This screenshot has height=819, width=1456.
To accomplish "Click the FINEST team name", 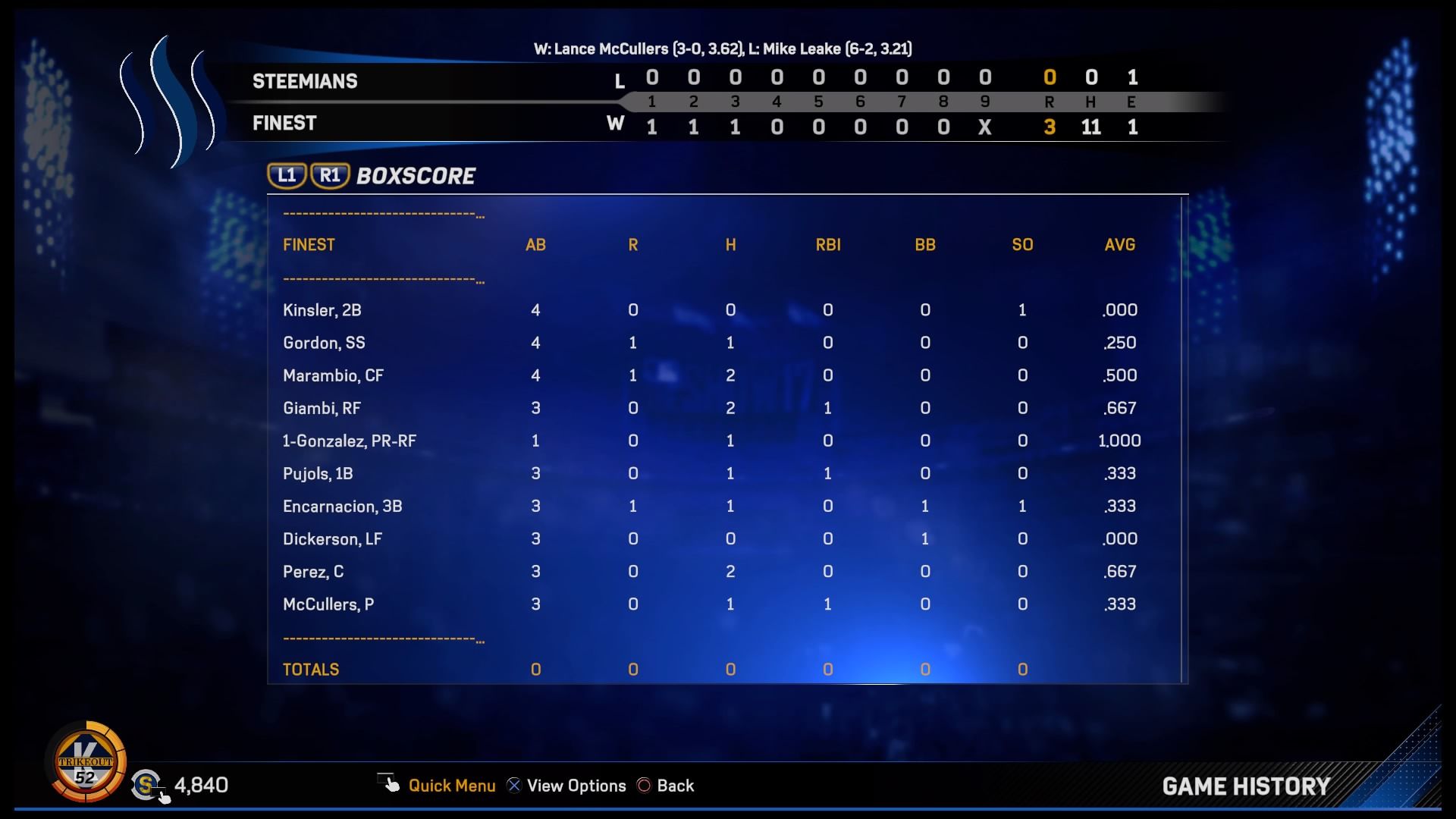I will click(284, 123).
